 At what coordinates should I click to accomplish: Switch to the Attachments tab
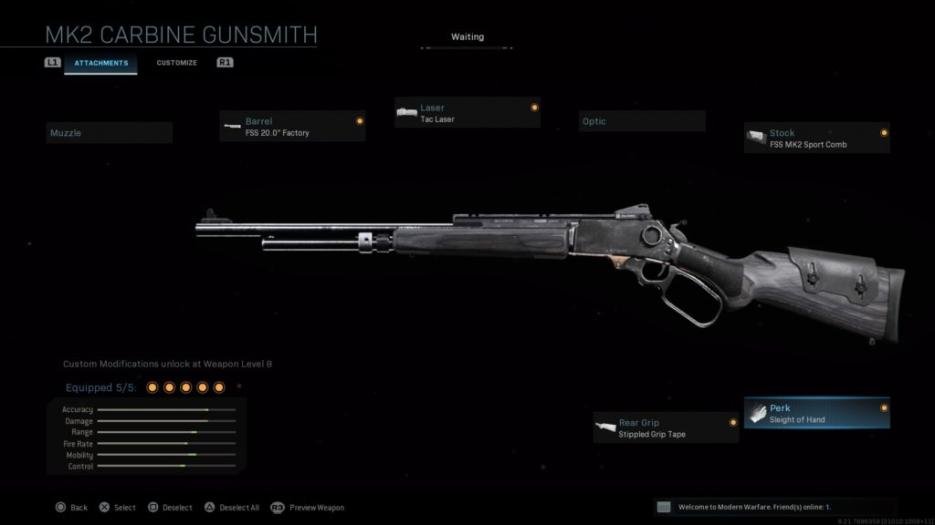tap(101, 63)
